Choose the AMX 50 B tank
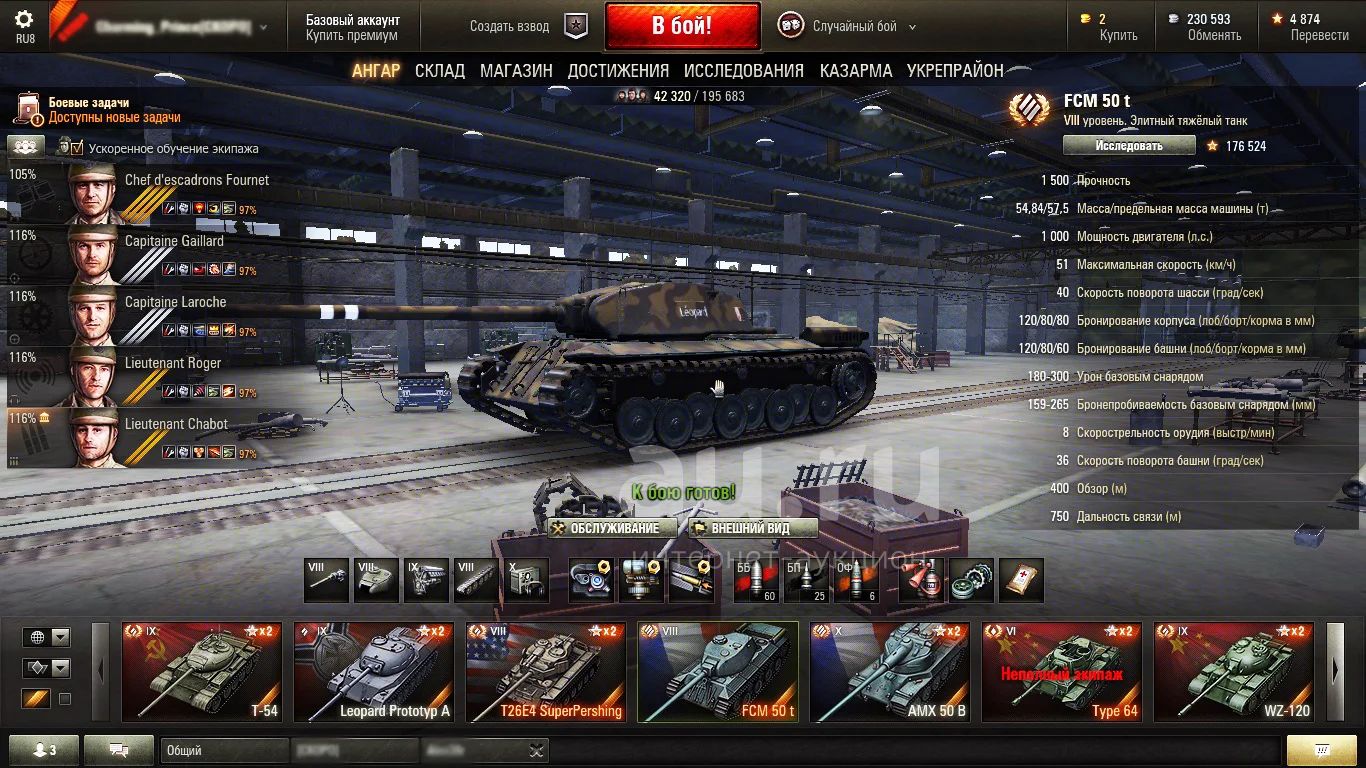The image size is (1366, 768). coord(890,671)
